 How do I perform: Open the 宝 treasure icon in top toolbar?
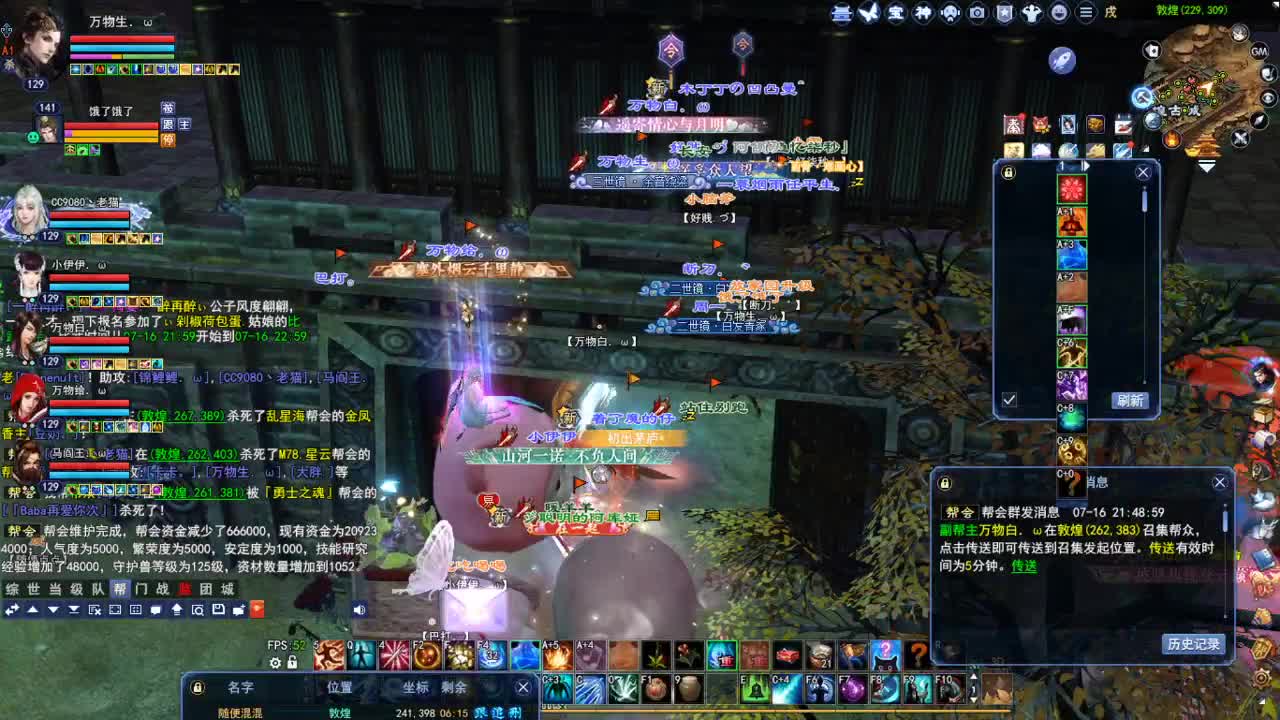pyautogui.click(x=896, y=13)
